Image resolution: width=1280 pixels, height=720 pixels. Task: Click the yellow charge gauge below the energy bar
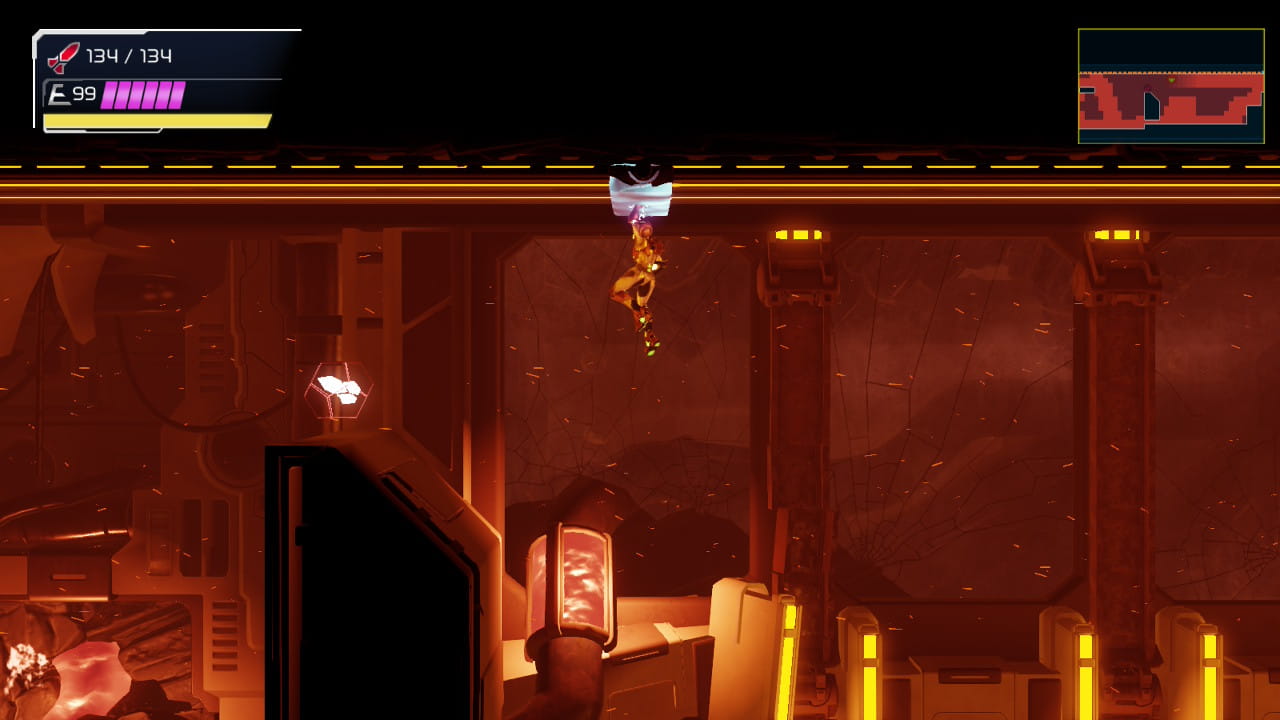(x=155, y=120)
